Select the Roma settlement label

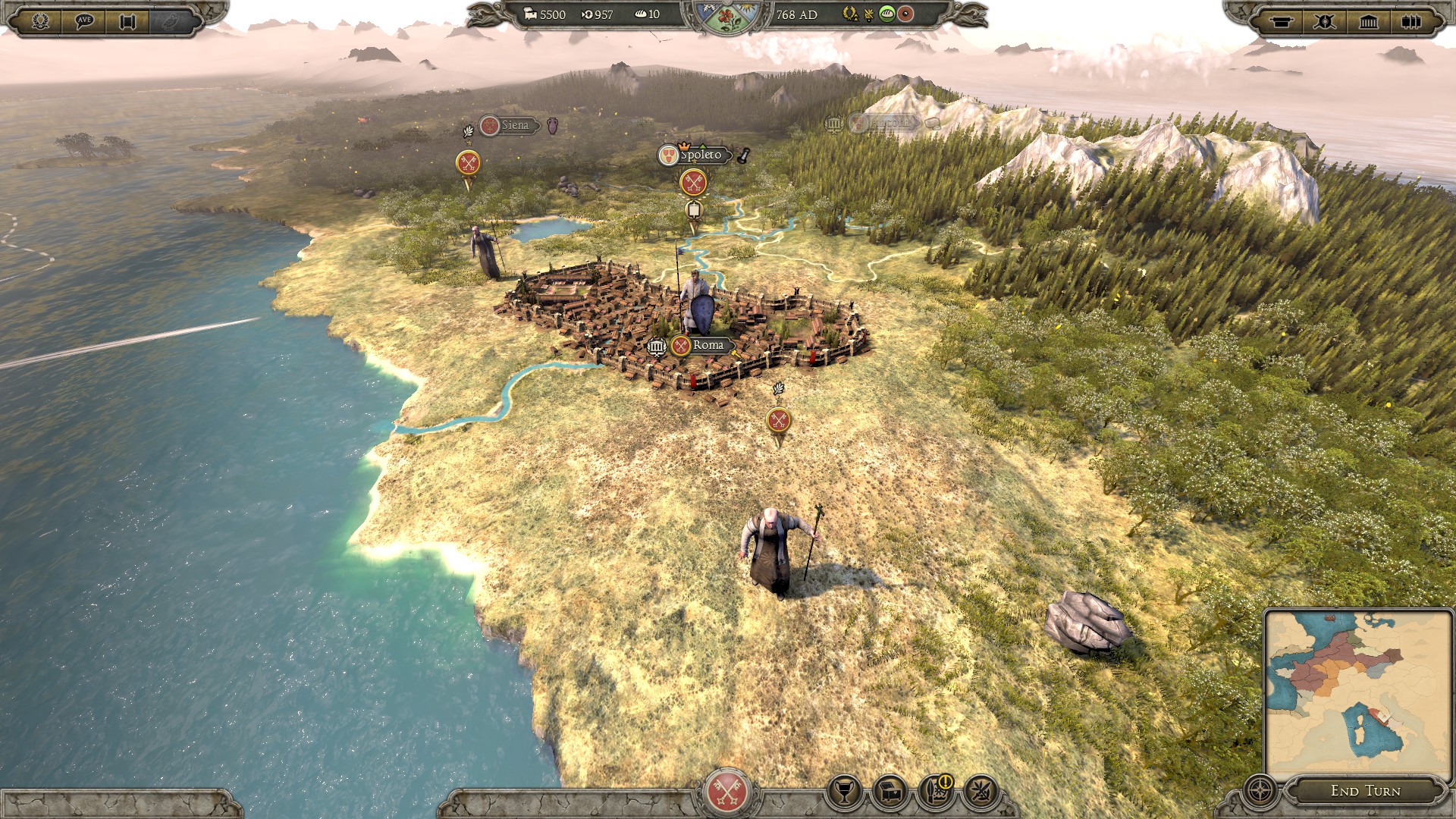pyautogui.click(x=707, y=345)
